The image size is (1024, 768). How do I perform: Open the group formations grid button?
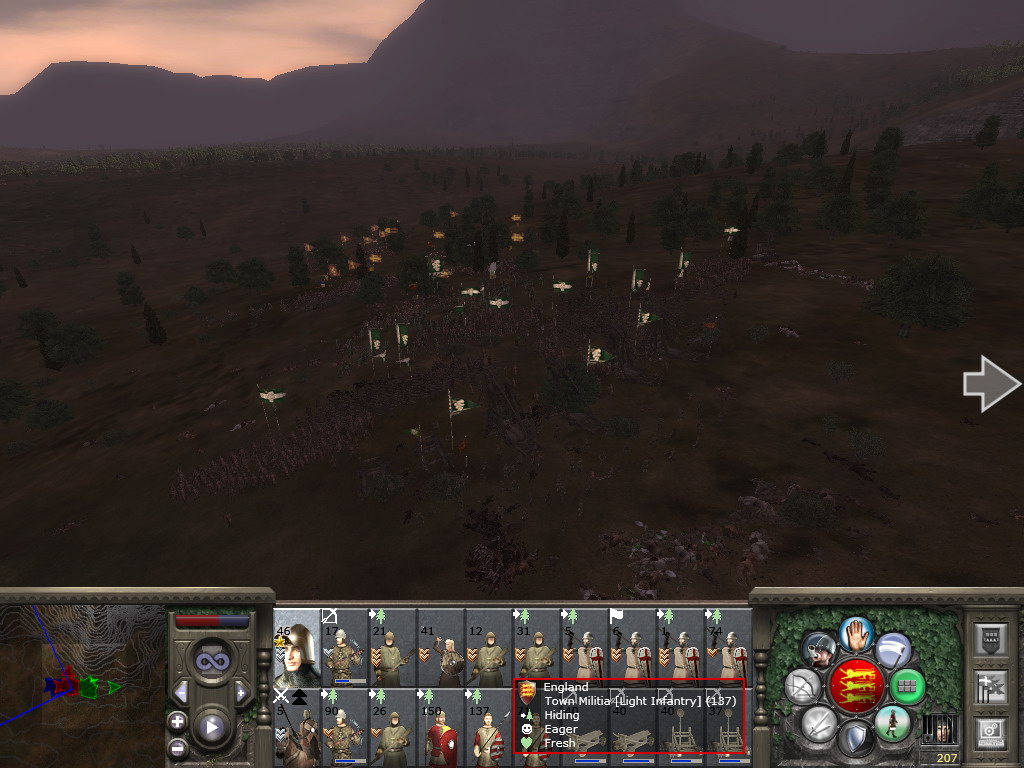907,686
